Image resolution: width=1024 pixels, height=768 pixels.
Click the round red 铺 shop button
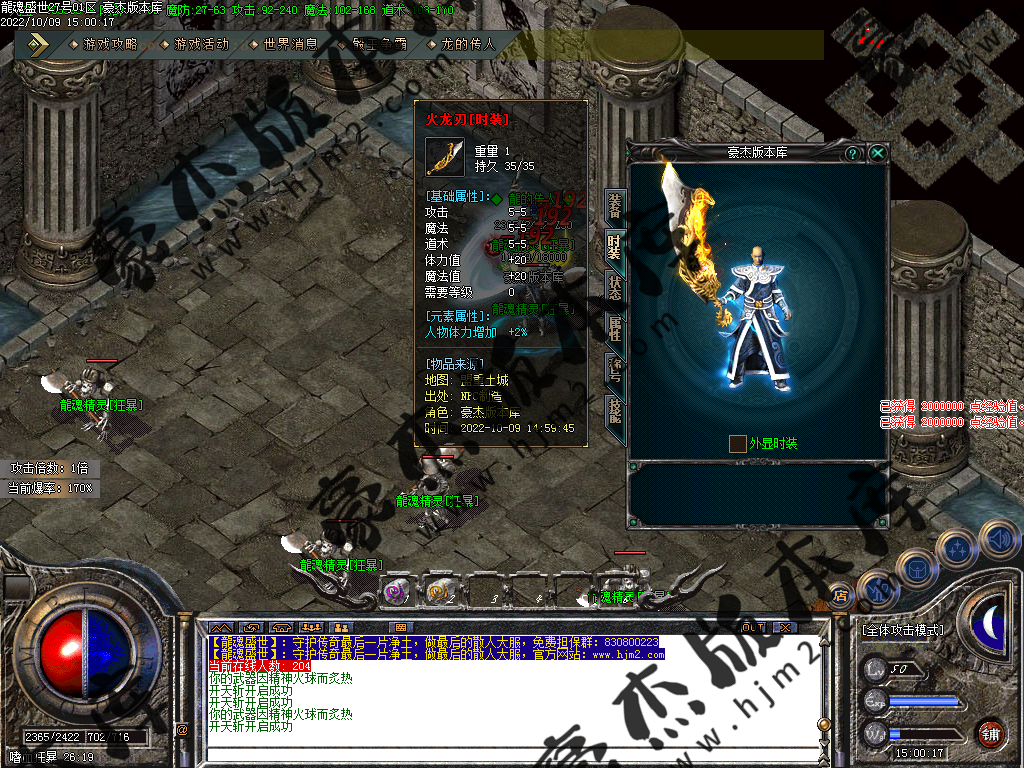pos(991,733)
